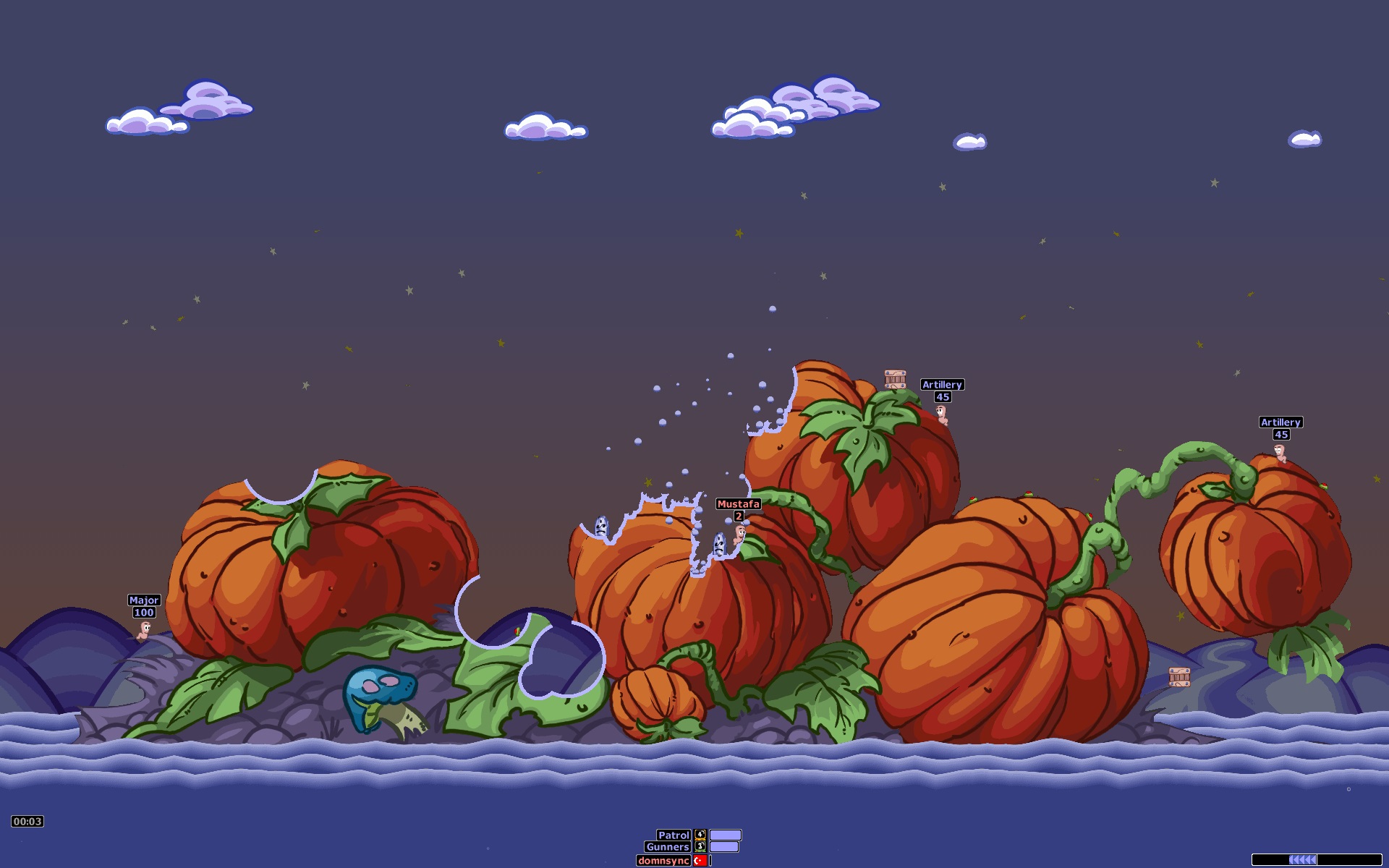Click Mustafa's name label
This screenshot has width=1389, height=868.
tap(738, 503)
